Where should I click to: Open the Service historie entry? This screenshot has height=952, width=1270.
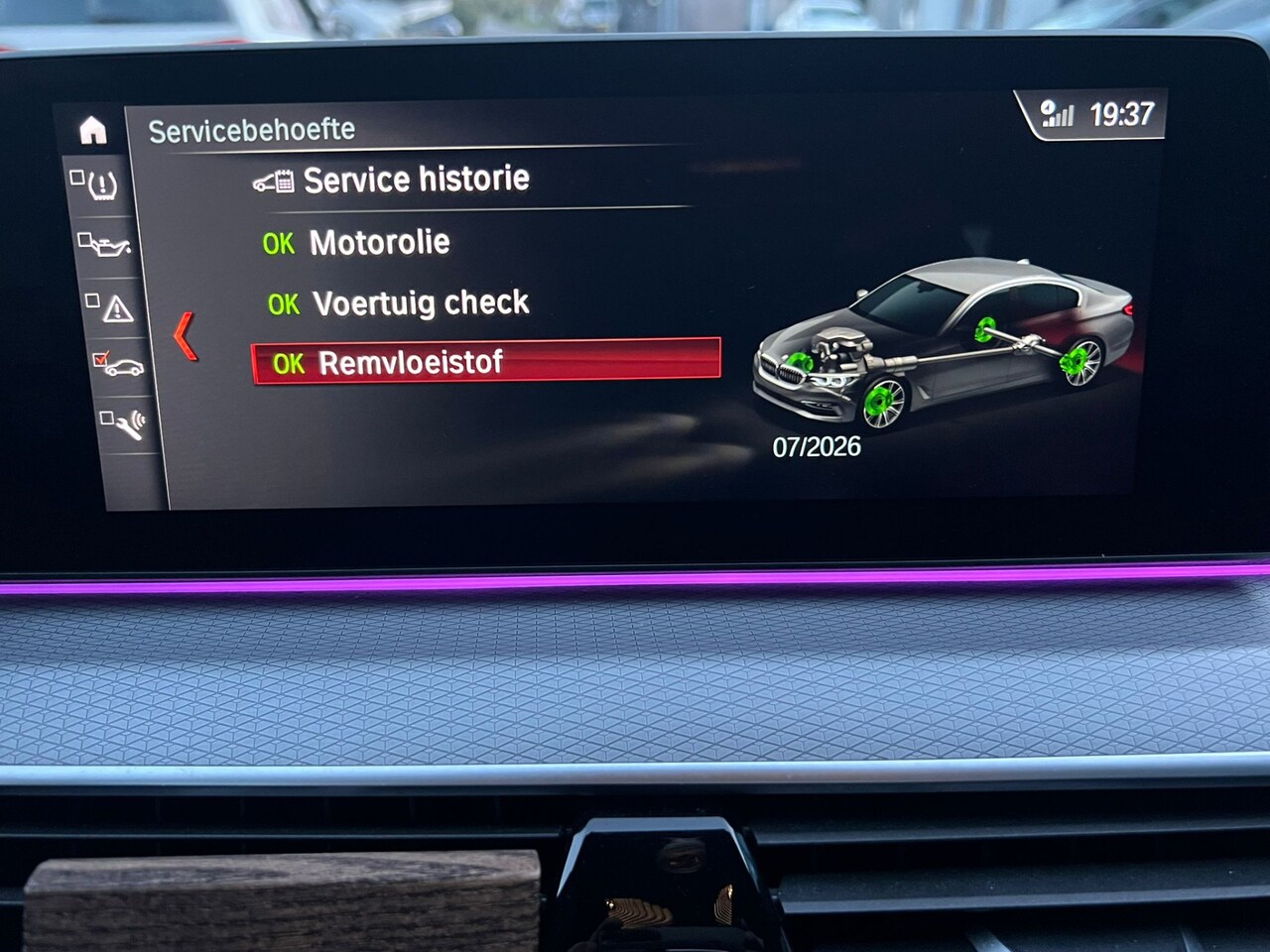click(x=415, y=179)
